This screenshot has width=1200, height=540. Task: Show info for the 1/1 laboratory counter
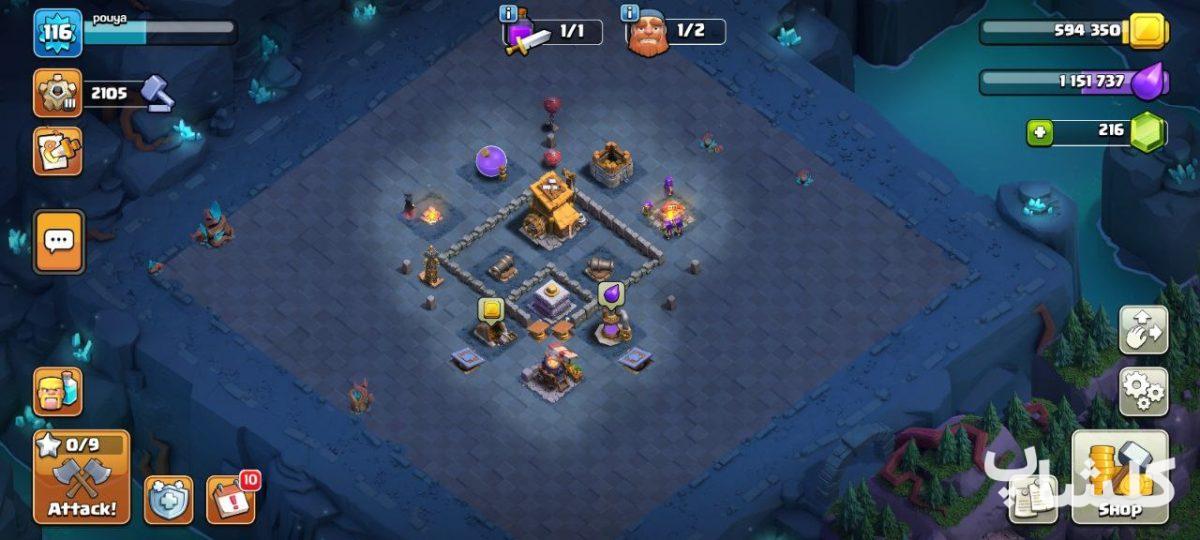point(510,14)
